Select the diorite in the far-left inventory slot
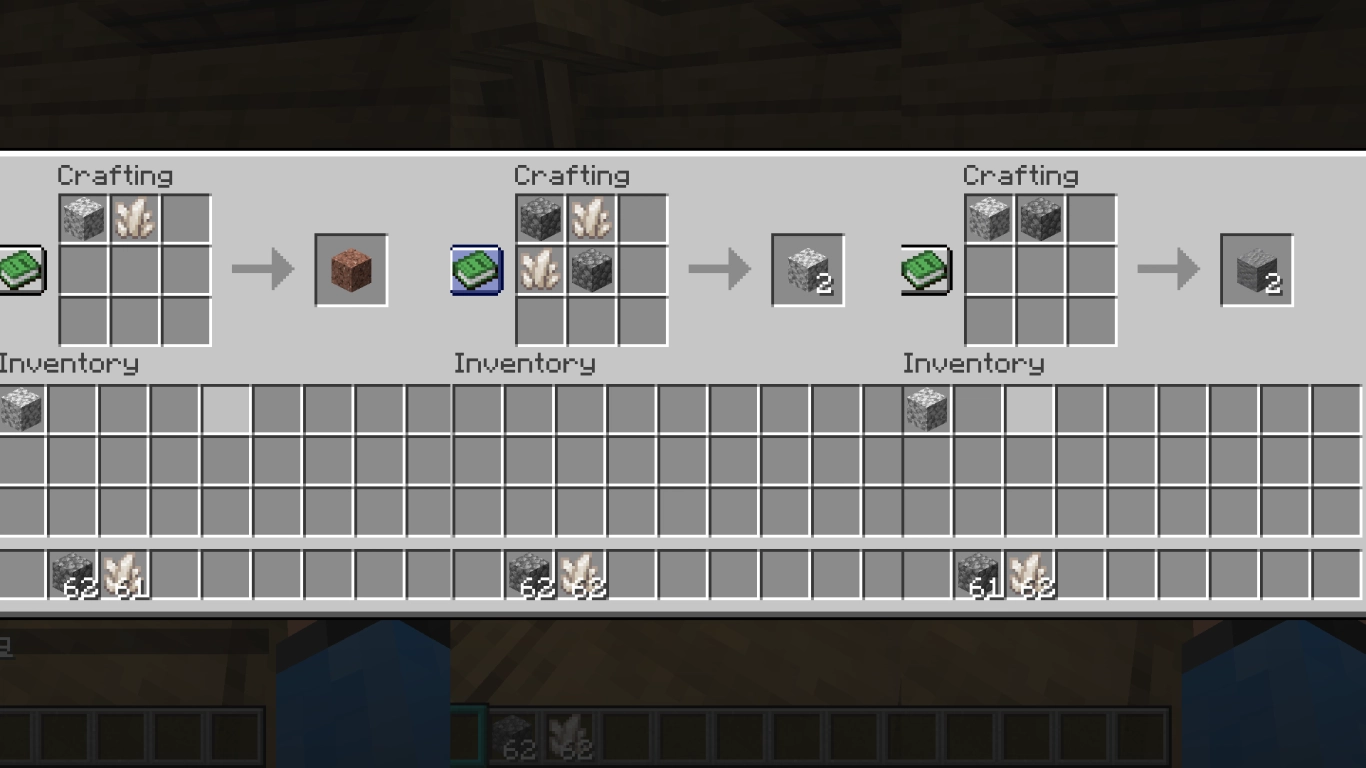The width and height of the screenshot is (1366, 768). [22, 409]
